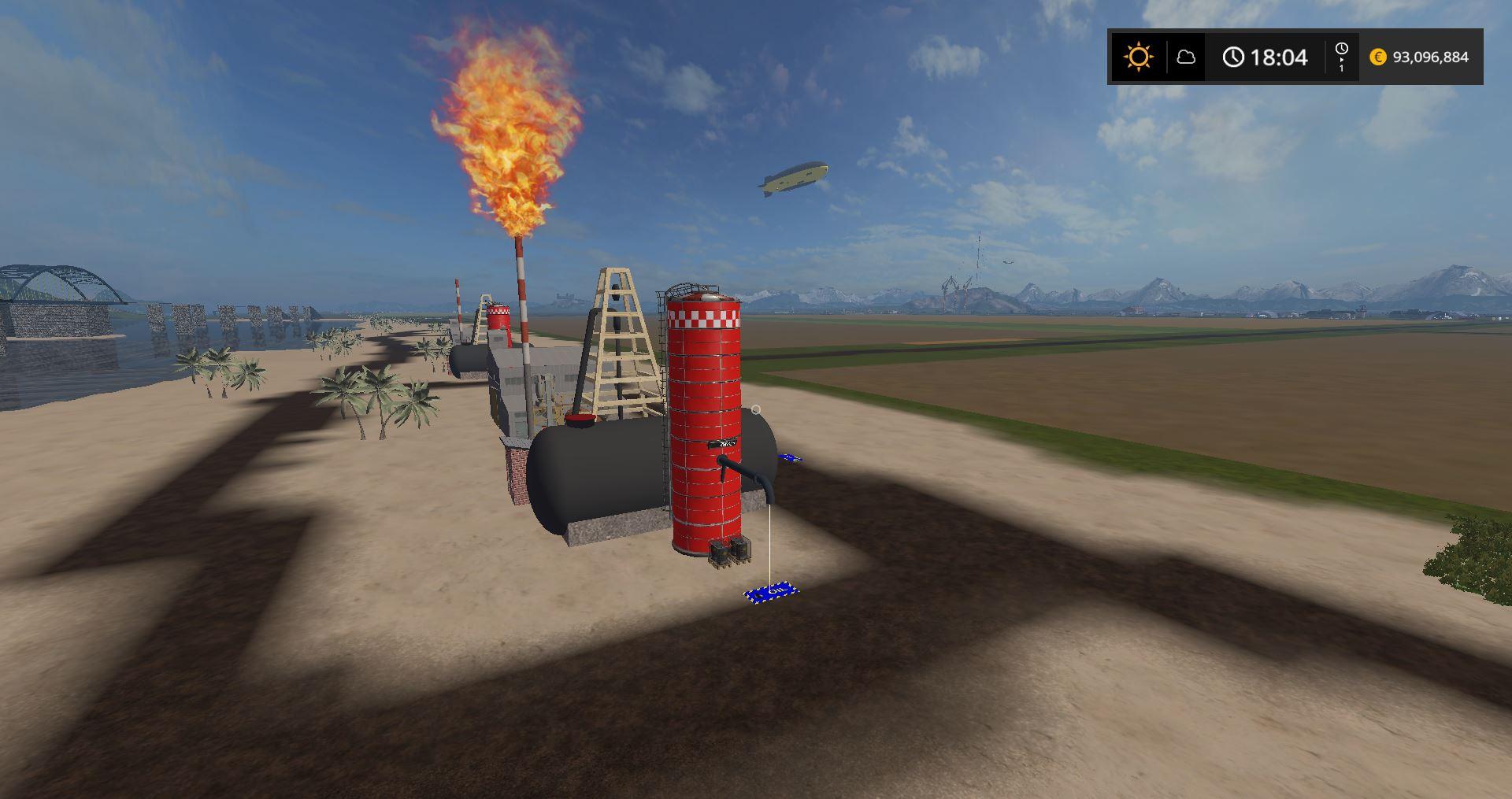Screen dimensions: 1512x799
Task: Select the cloudy forecast icon
Action: [1185, 57]
